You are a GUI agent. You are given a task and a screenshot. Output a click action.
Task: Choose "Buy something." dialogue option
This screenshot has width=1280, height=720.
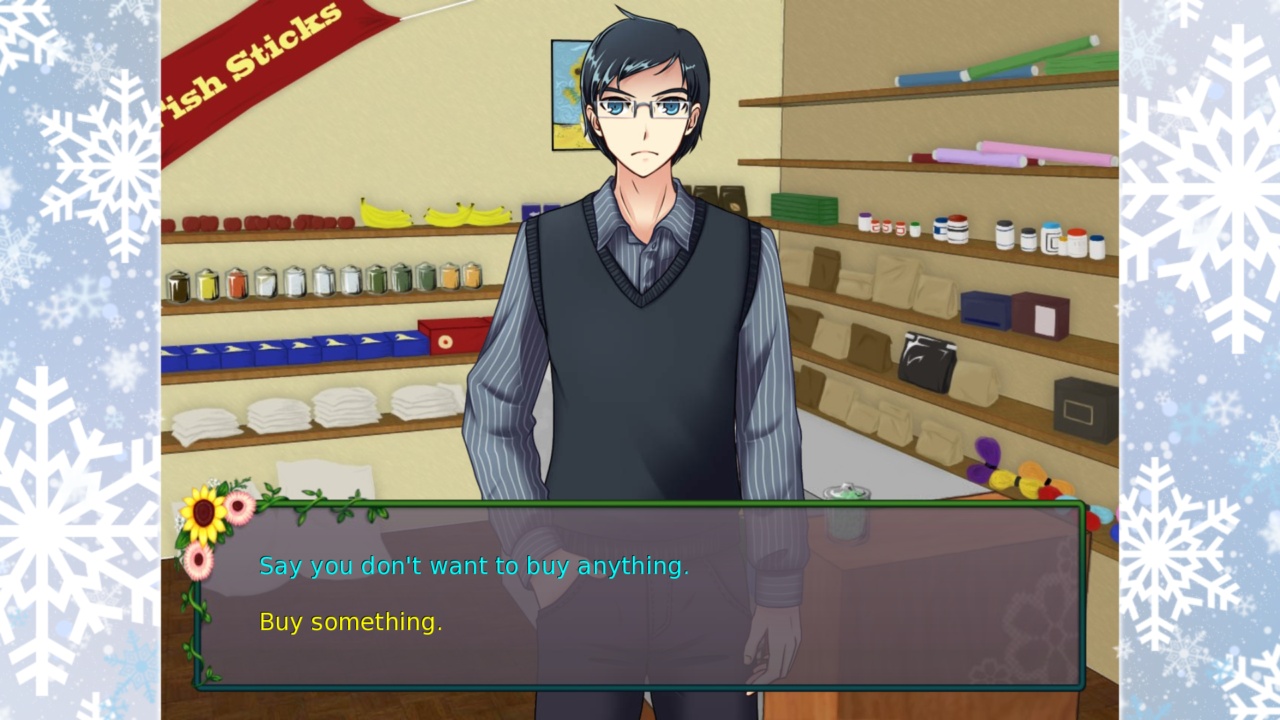click(x=350, y=621)
